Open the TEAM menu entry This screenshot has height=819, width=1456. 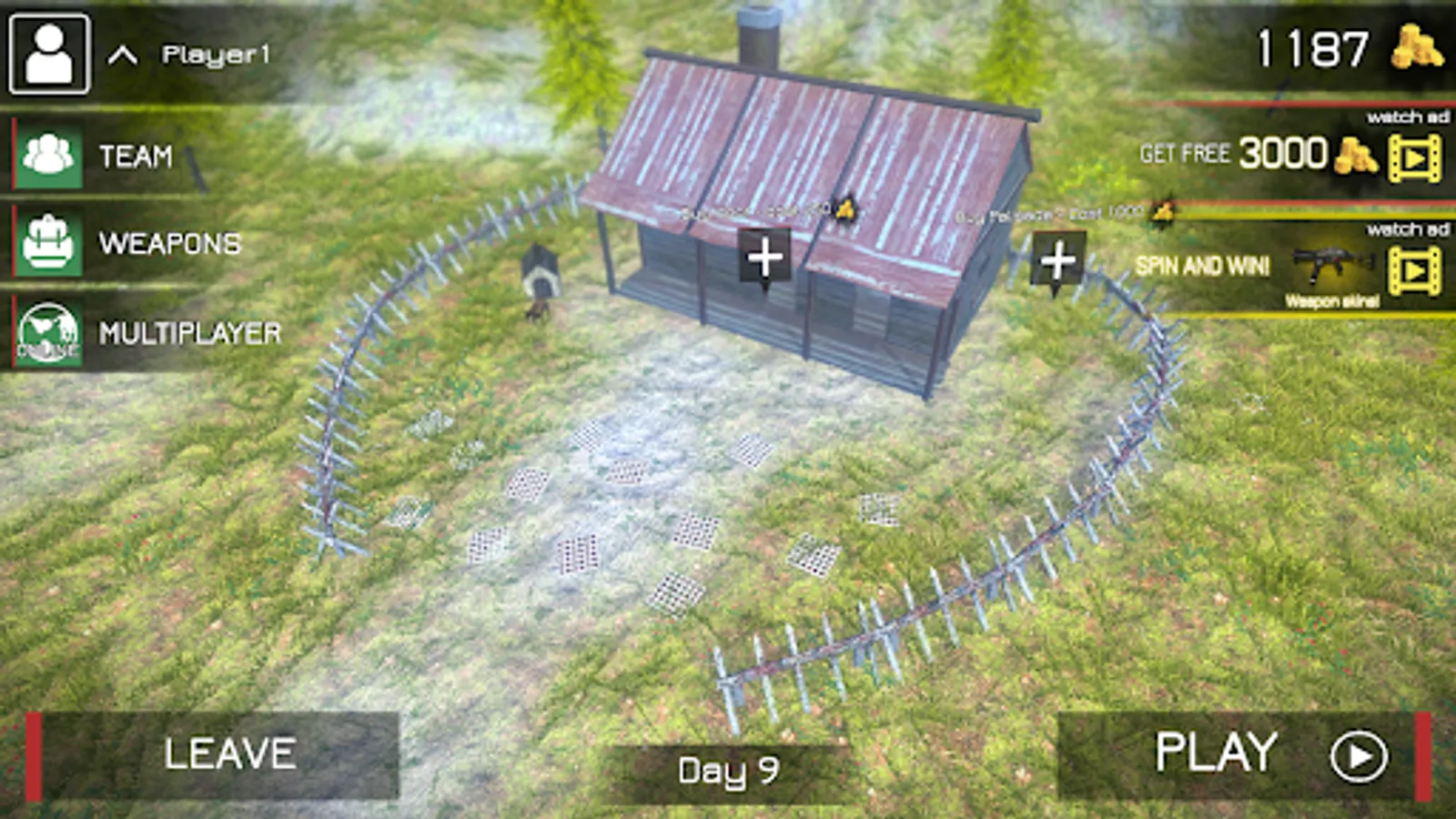(136, 155)
